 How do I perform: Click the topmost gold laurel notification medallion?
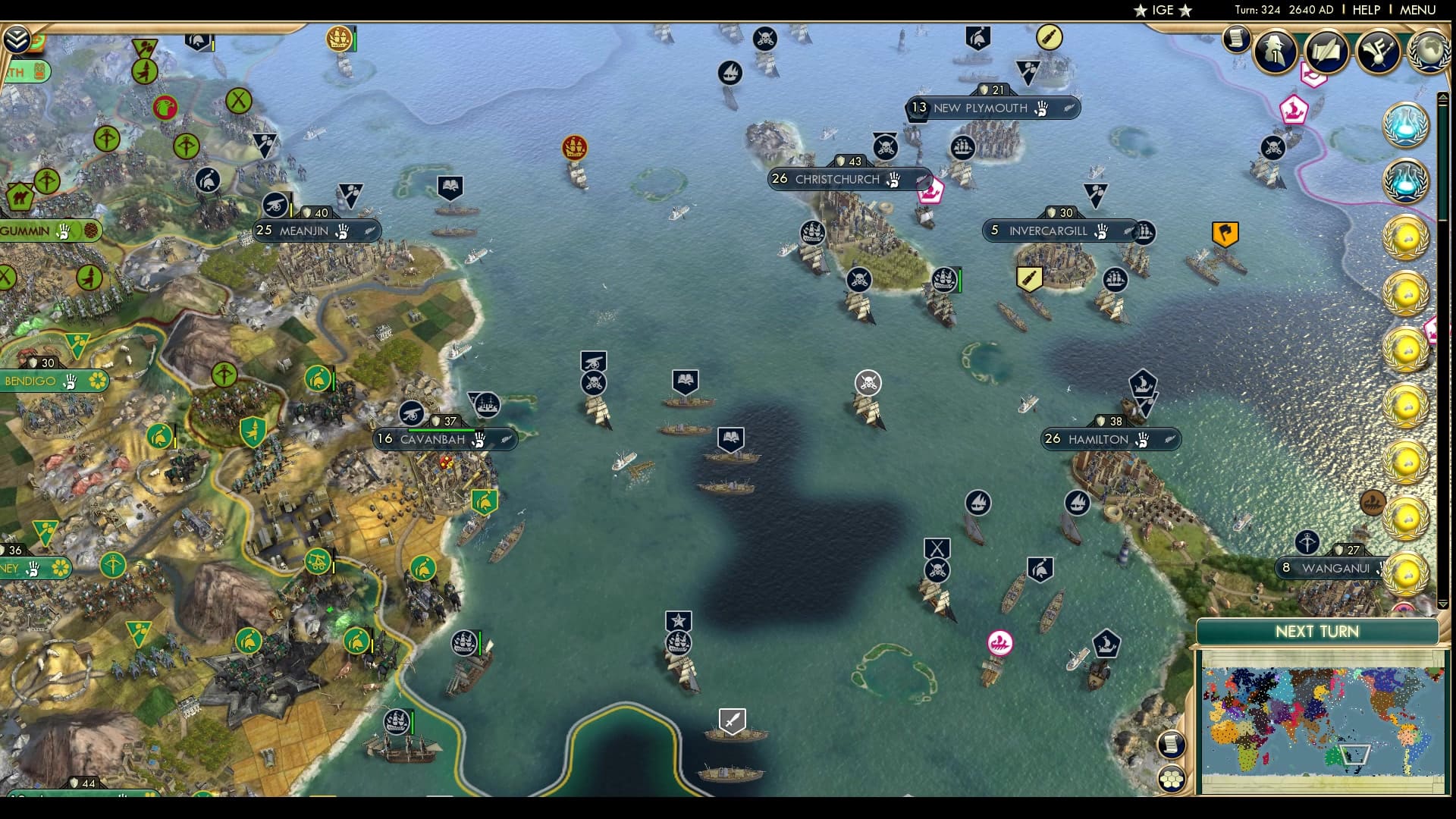coord(1408,237)
